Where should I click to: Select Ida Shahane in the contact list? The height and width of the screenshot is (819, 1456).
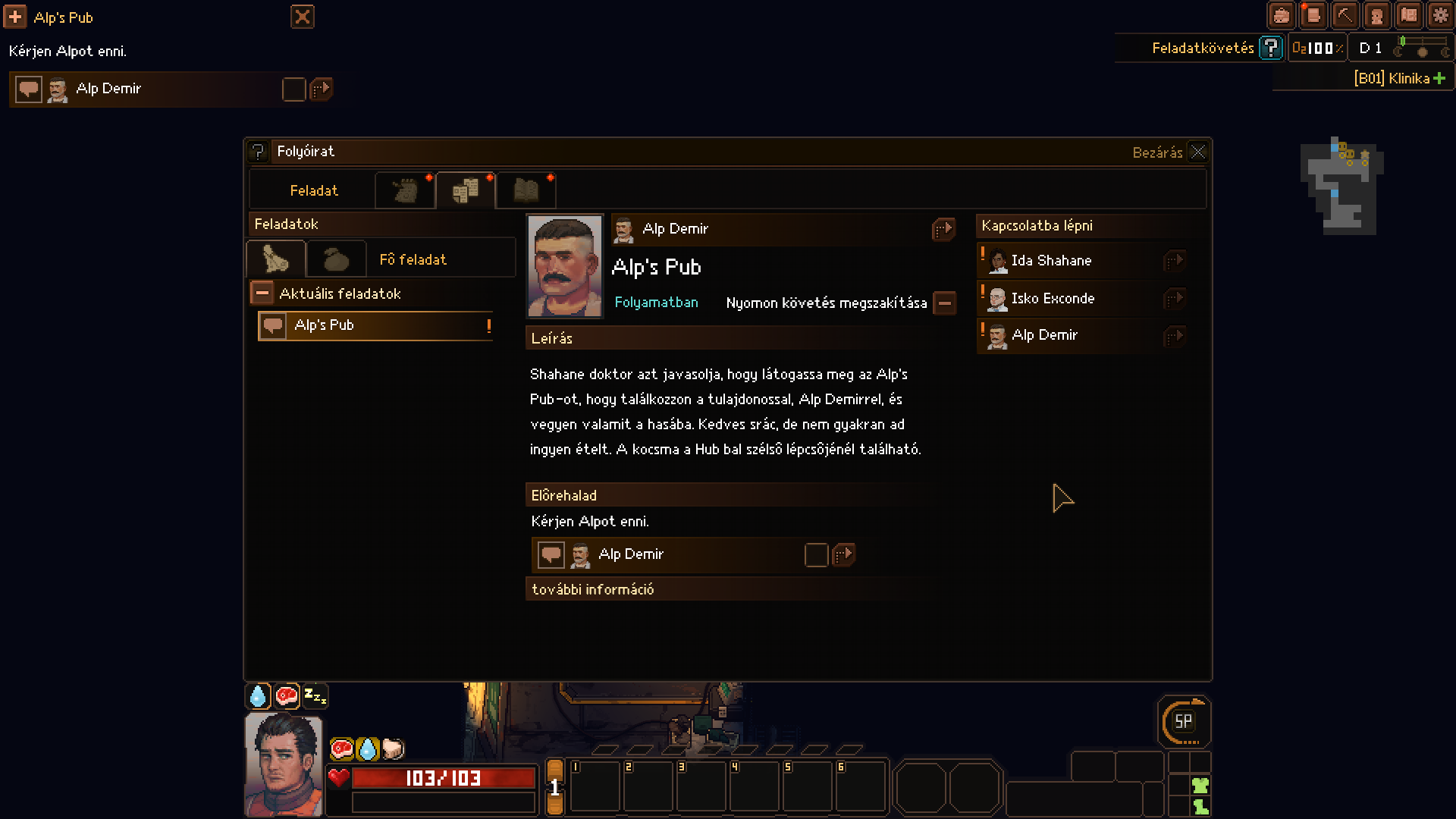coord(1051,261)
